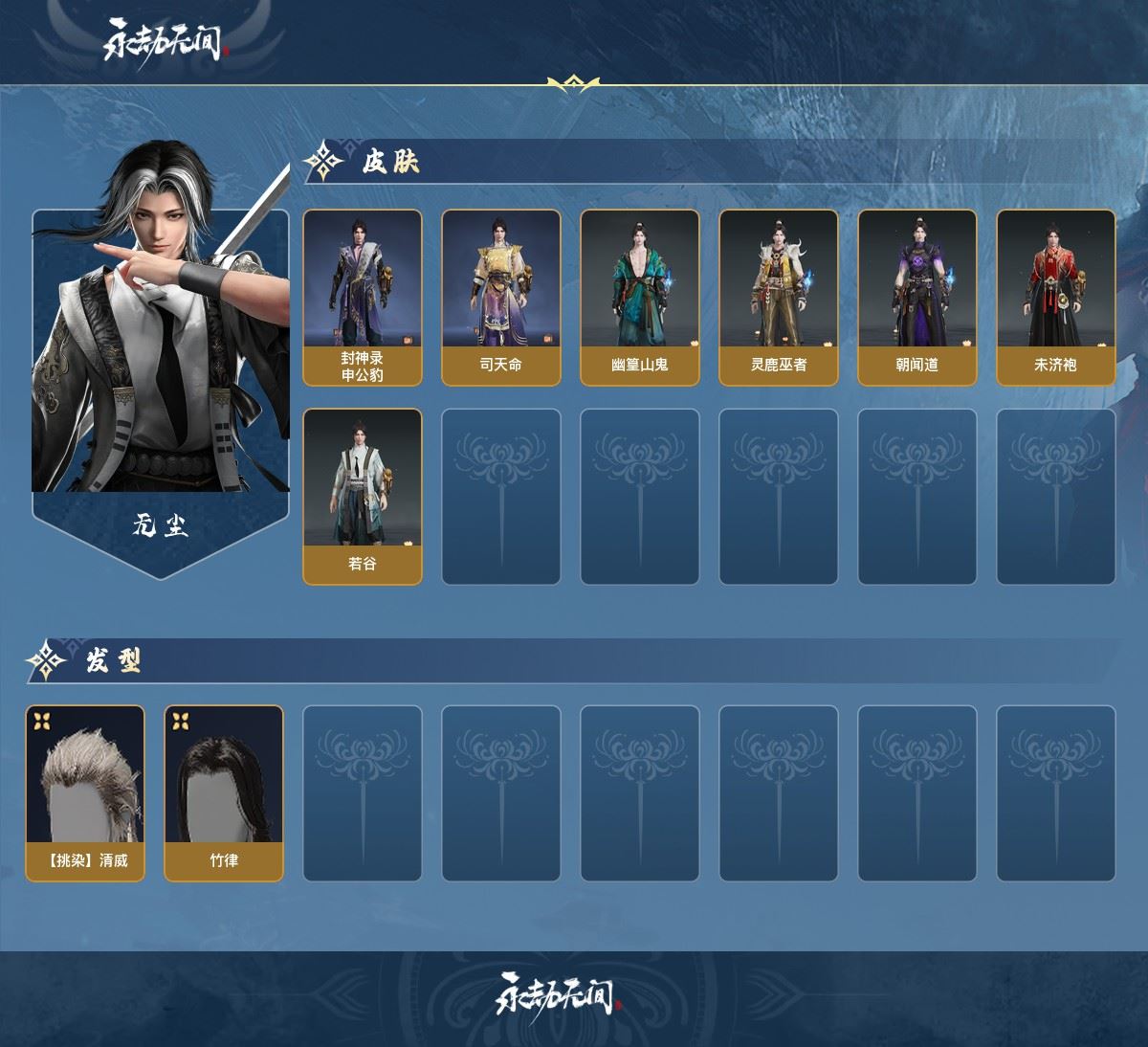
Task: Pick the 幽篁山鬼 skin card
Action: pos(640,297)
